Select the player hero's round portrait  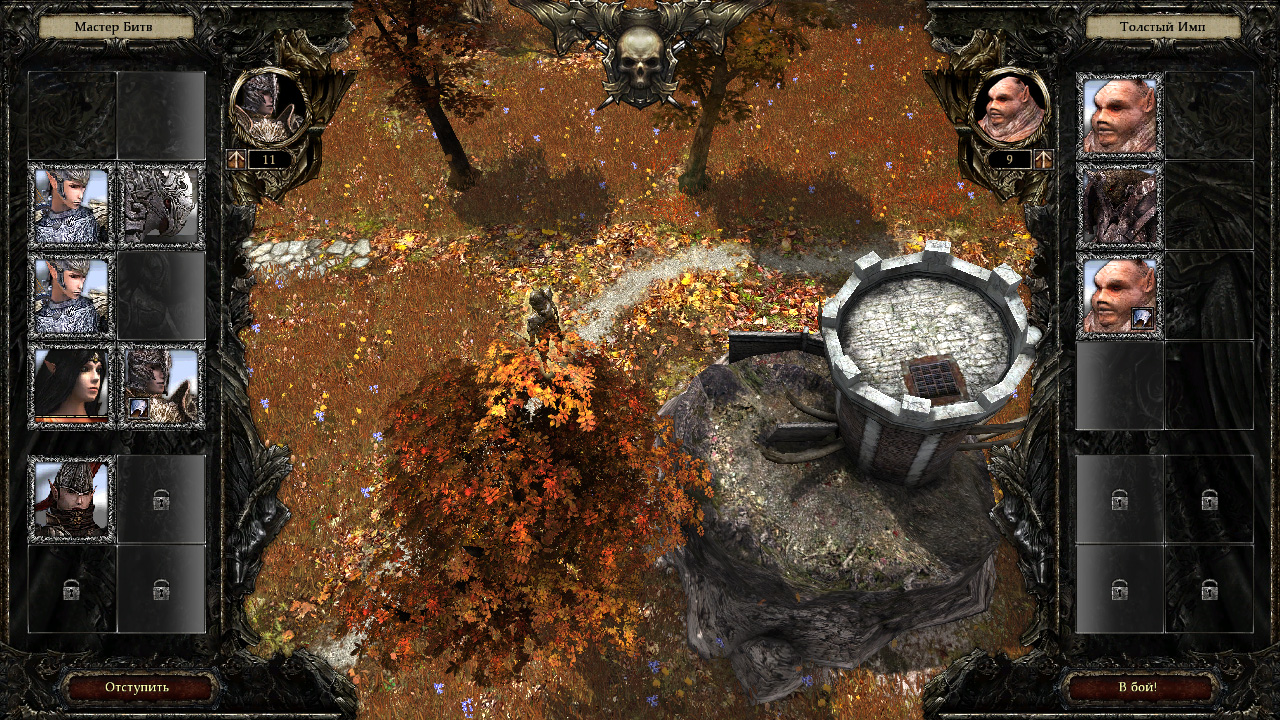point(267,108)
